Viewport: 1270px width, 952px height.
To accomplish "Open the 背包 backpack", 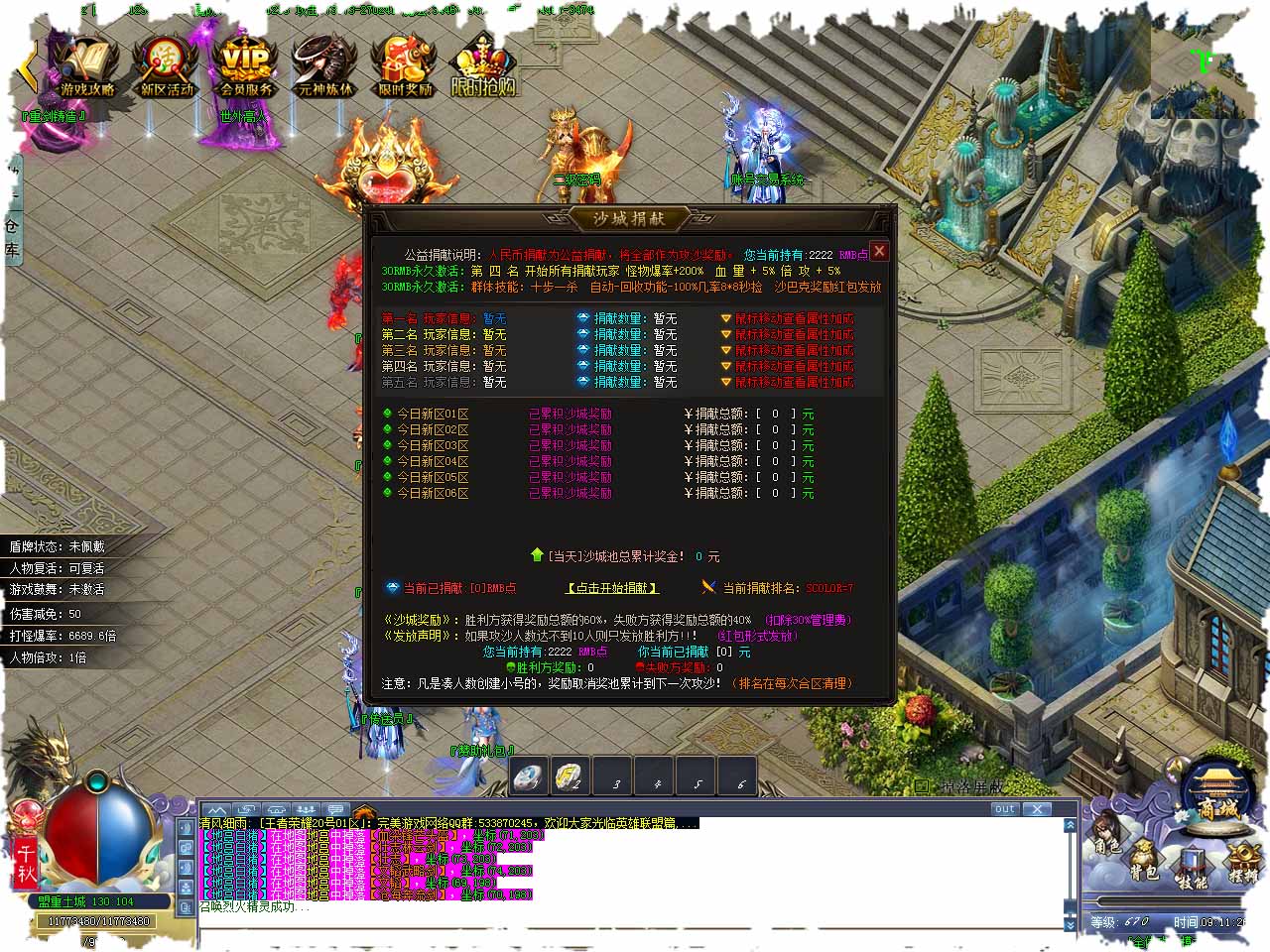I will tap(1144, 863).
